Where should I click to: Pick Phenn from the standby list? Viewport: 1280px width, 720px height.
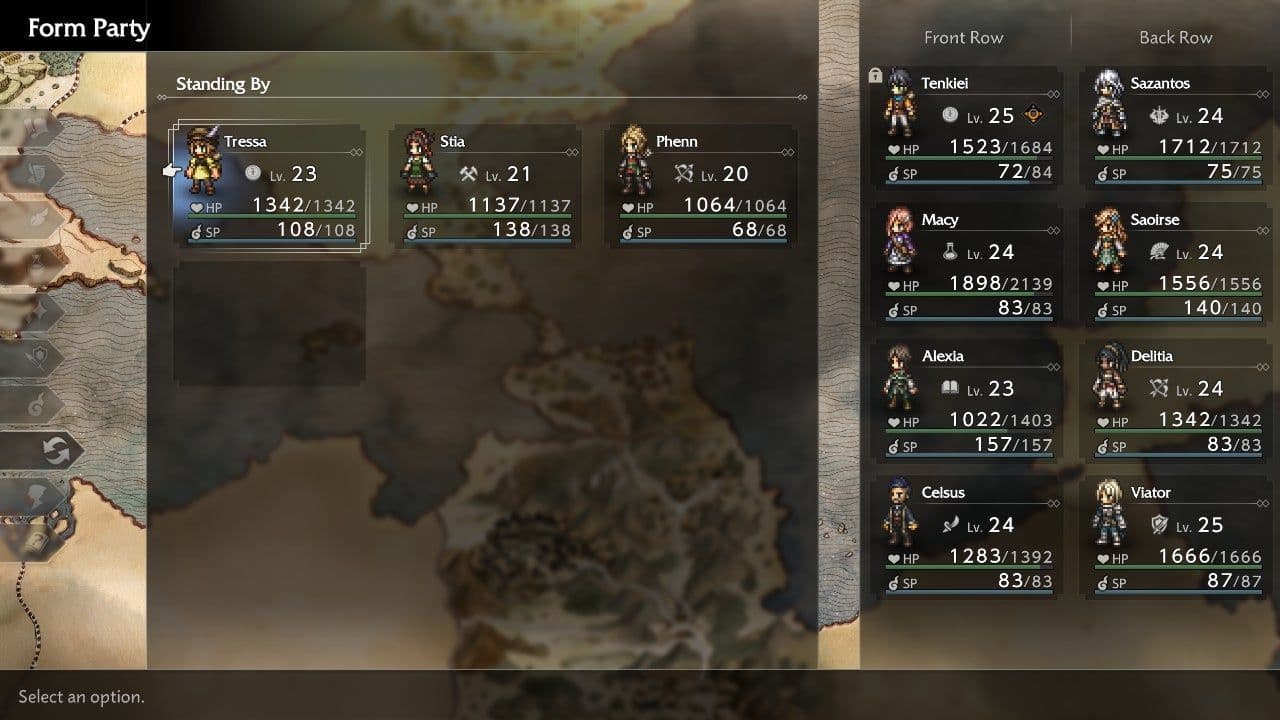701,187
